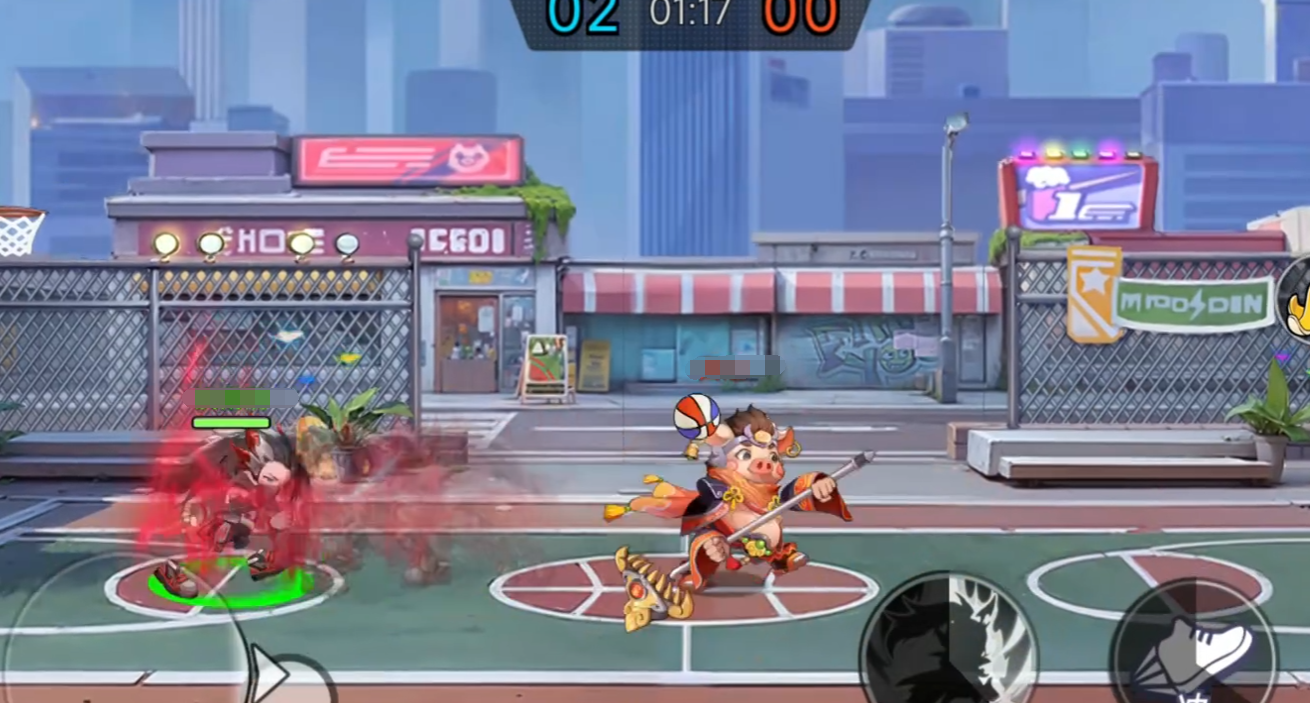Viewport: 1310px width, 703px height.
Task: Tap the round yellow icon at screen edge
Action: click(x=1296, y=298)
